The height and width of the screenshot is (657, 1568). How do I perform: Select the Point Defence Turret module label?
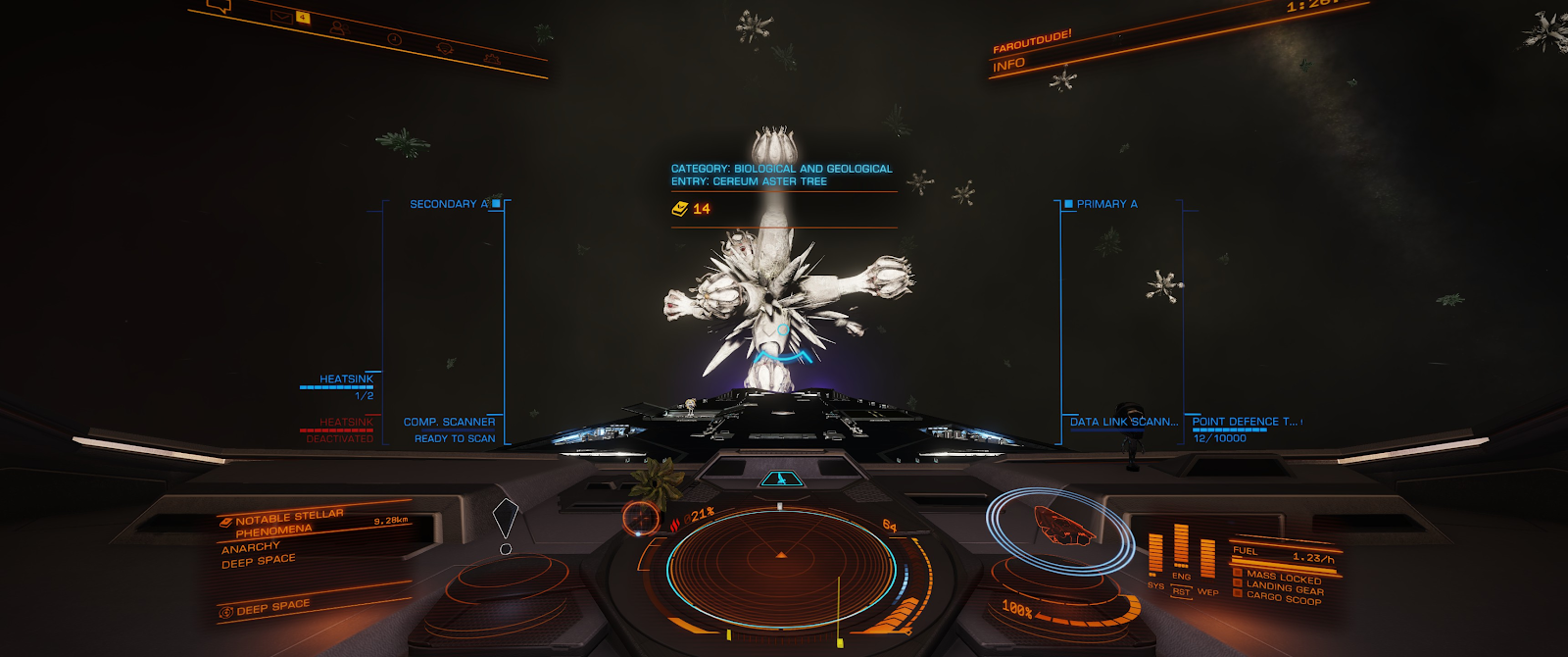click(1245, 422)
